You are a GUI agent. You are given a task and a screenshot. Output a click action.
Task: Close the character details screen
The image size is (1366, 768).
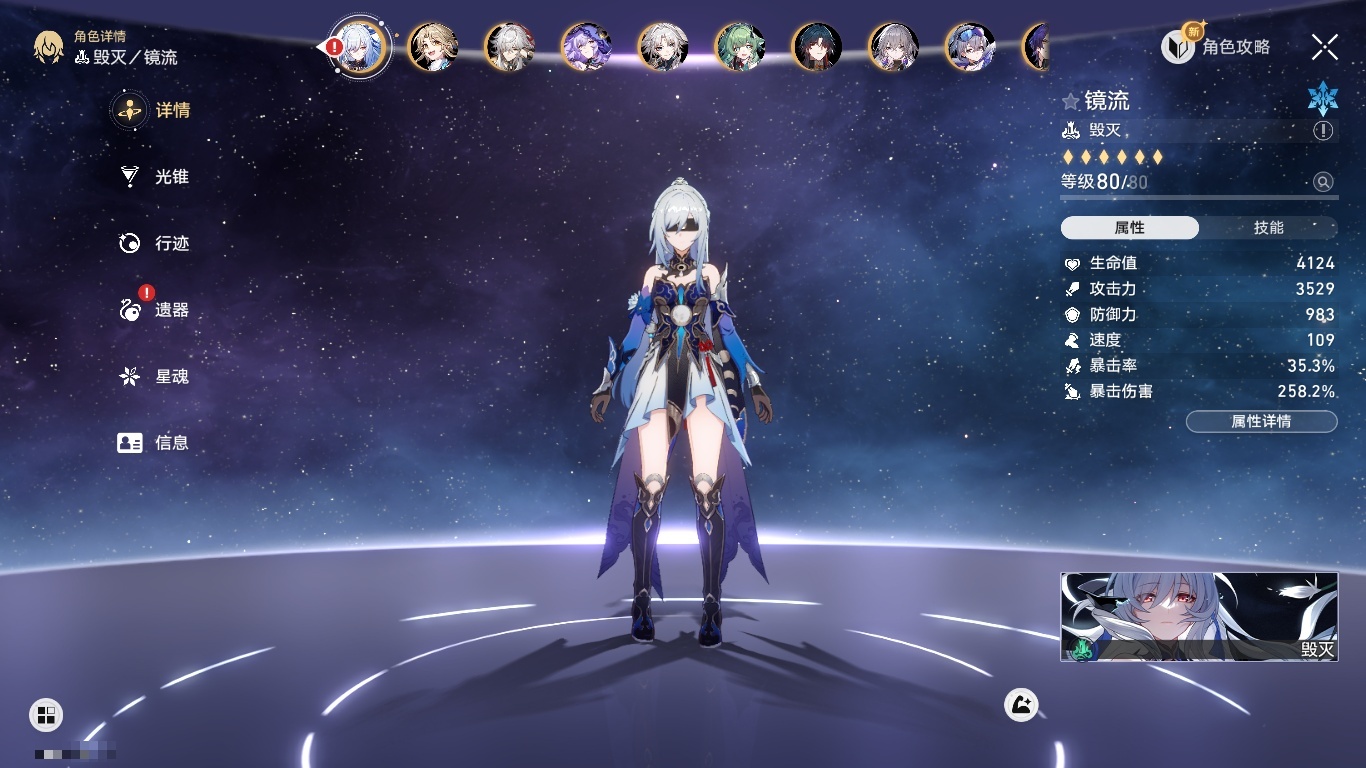[x=1324, y=47]
